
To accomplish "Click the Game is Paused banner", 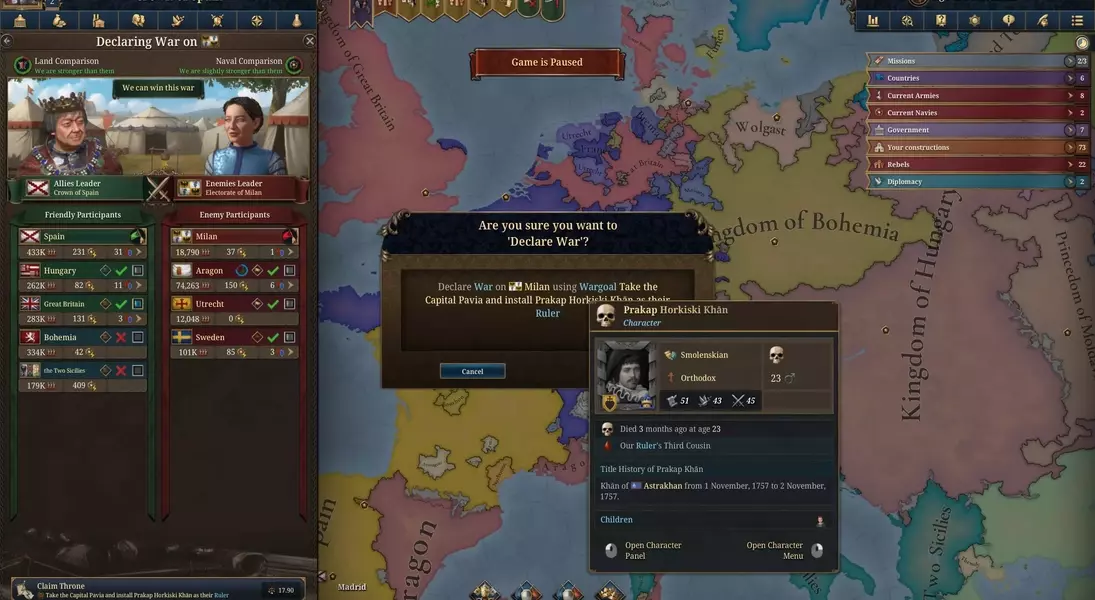I will point(546,62).
